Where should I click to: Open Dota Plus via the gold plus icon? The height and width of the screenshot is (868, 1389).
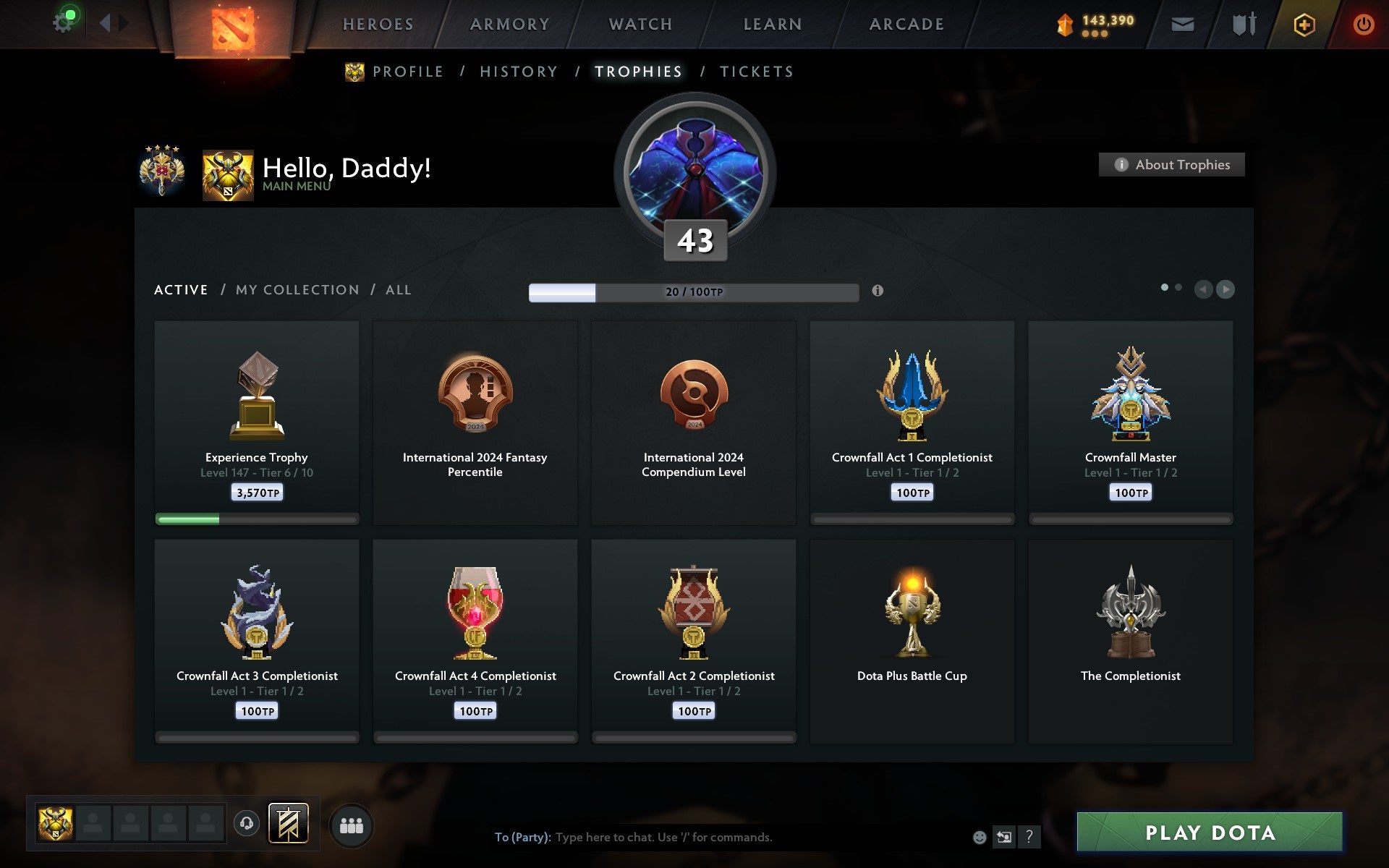coord(1303,24)
